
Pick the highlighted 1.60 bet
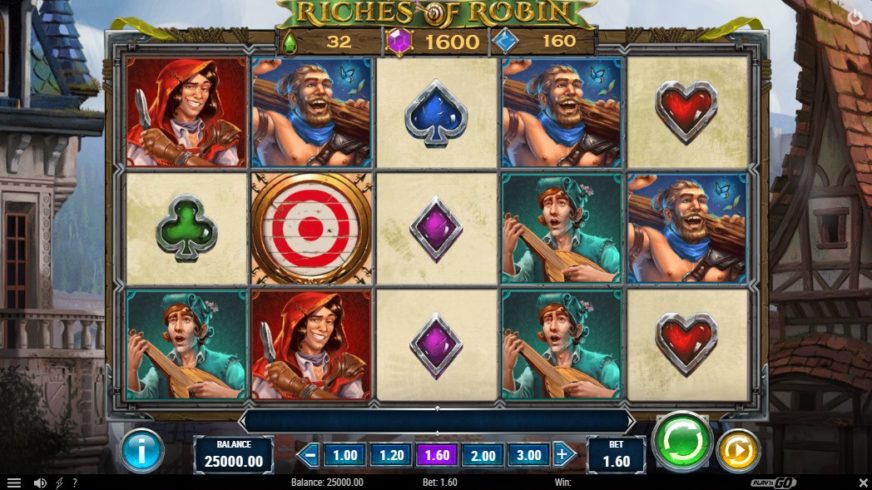tap(437, 455)
